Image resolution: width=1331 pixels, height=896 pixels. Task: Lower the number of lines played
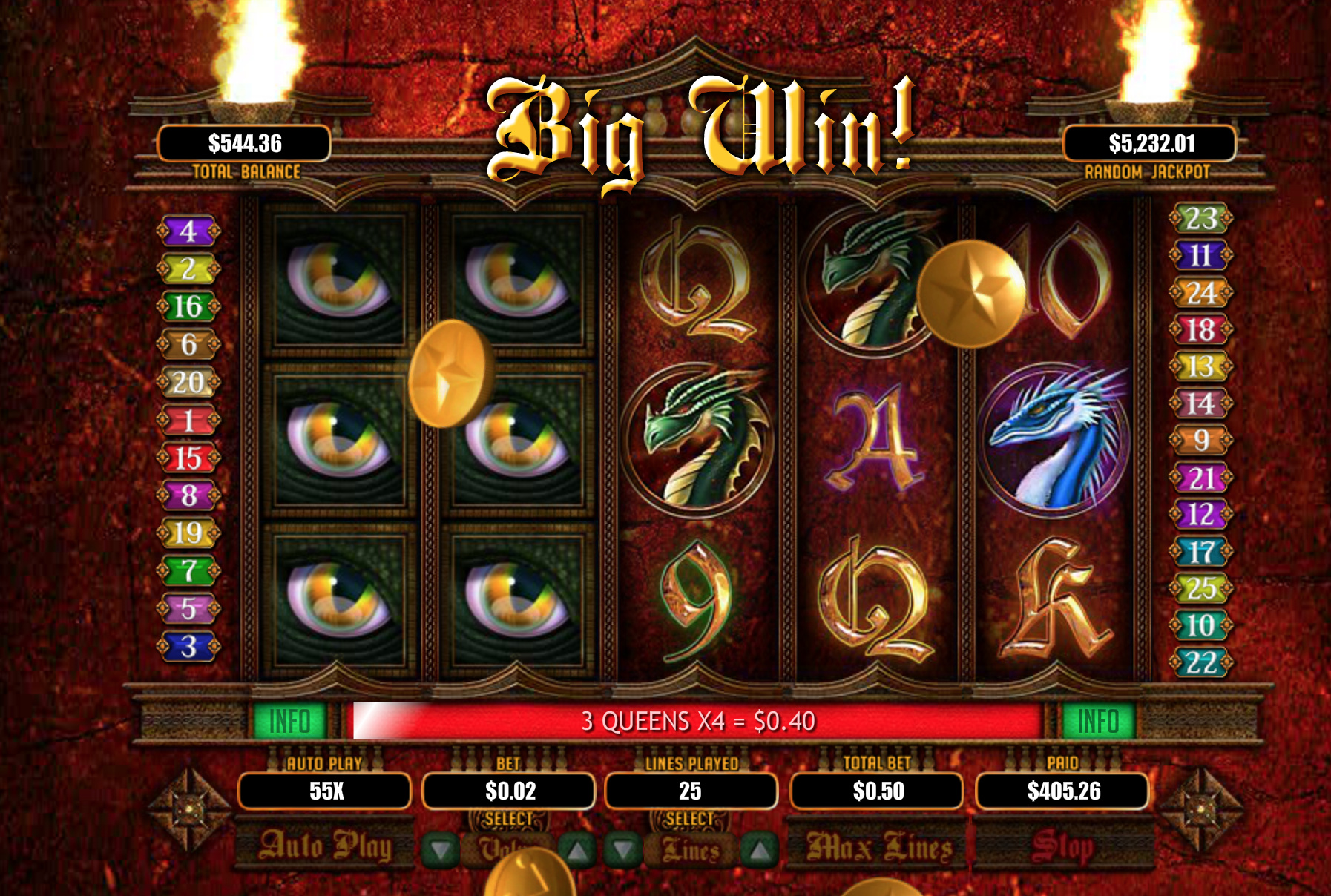(623, 850)
